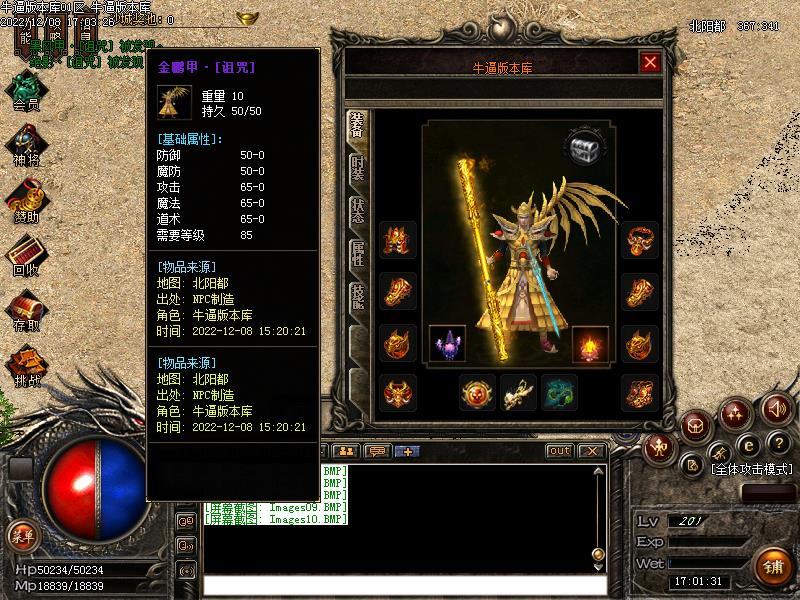Switch to the 技能 skills tab
This screenshot has height=600, width=800.
point(357,297)
